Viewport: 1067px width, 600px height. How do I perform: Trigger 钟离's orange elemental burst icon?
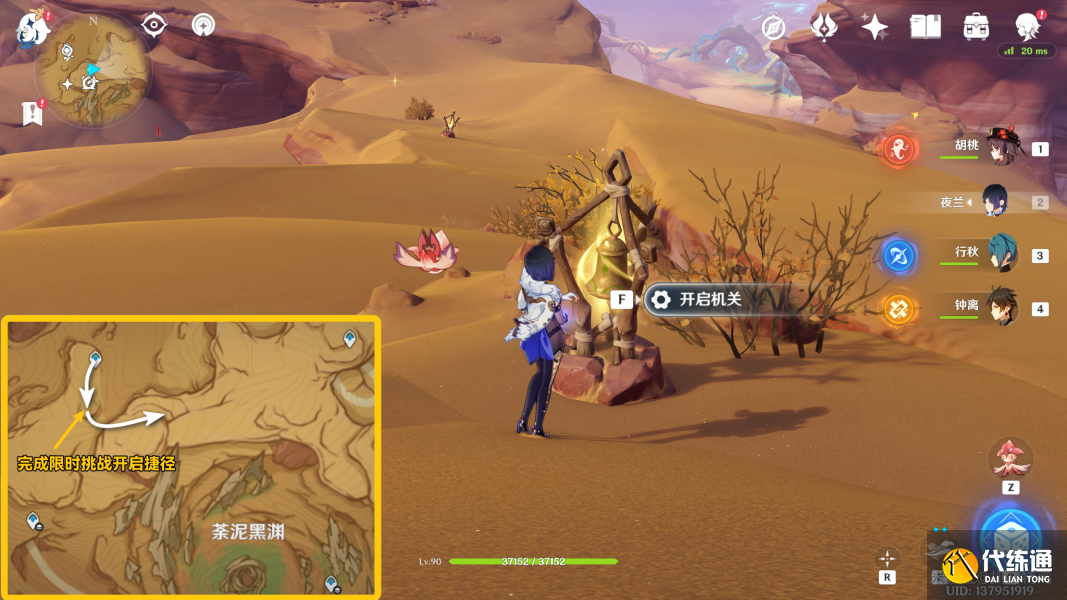click(x=899, y=309)
